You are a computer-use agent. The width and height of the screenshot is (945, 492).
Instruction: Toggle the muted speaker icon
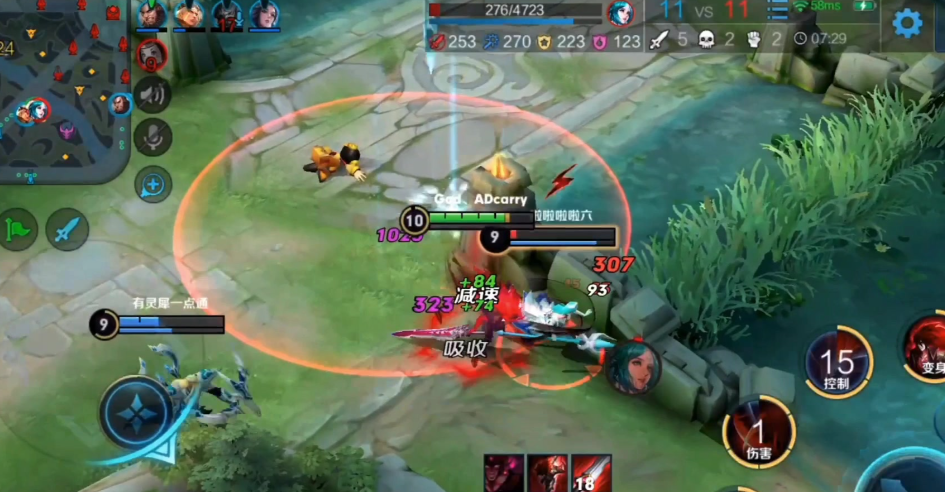152,95
